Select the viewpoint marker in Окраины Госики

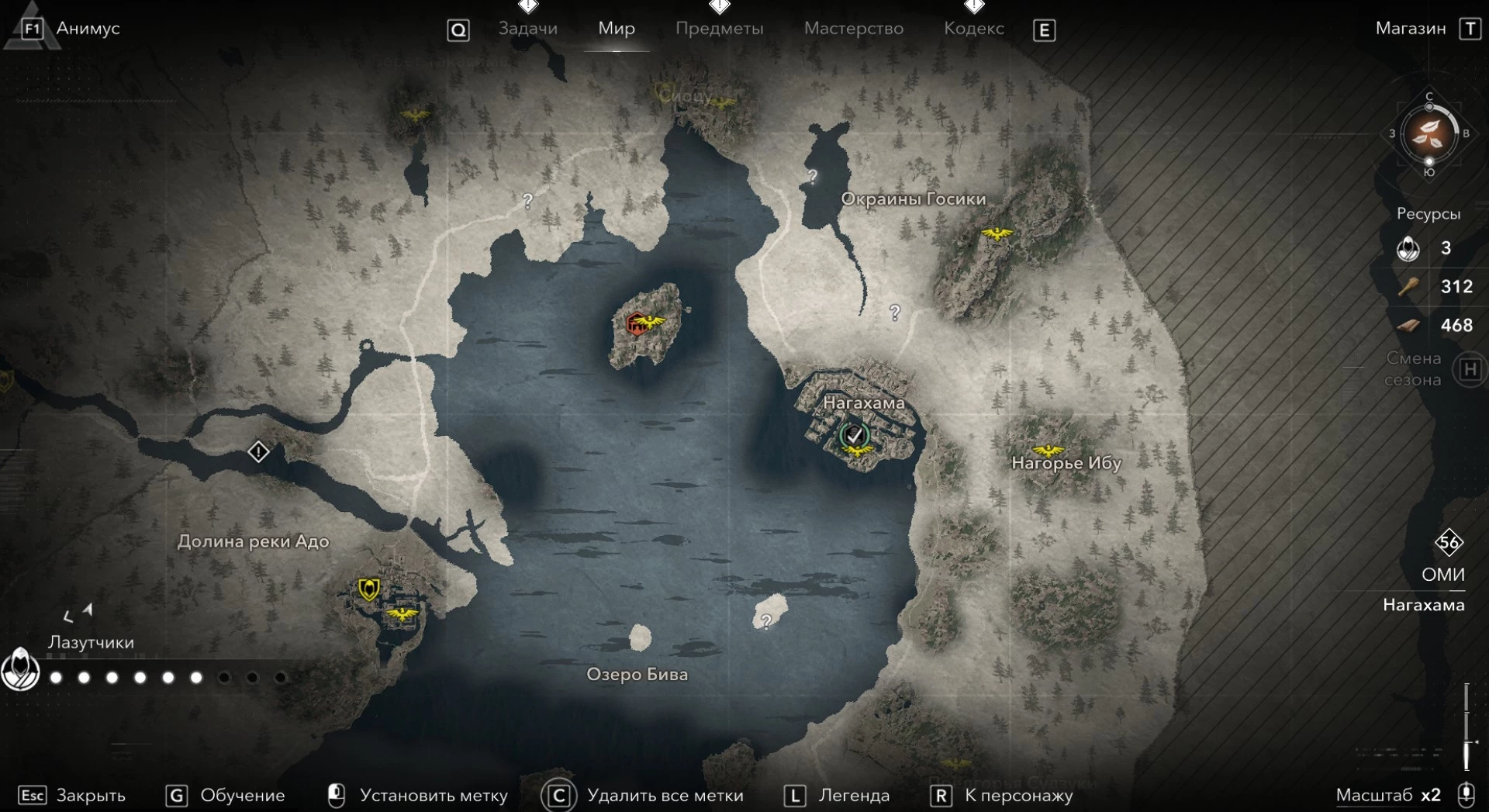pos(997,233)
